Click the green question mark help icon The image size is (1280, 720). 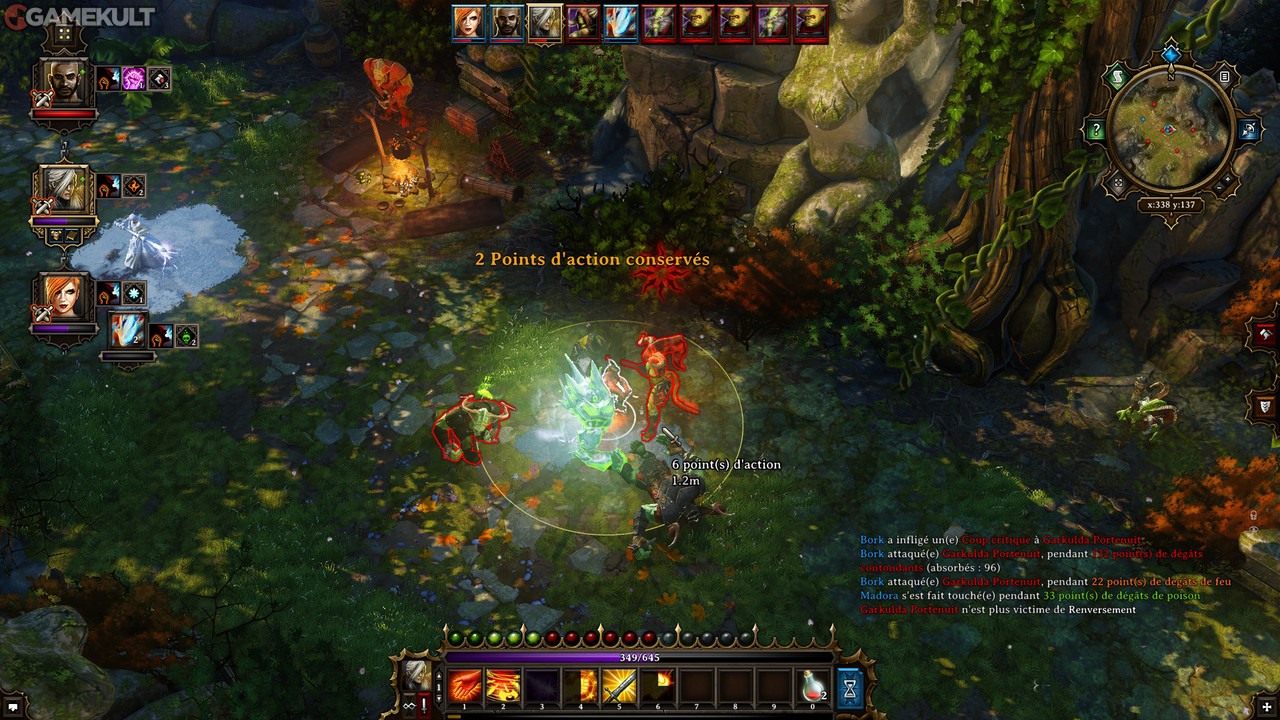coord(1097,130)
